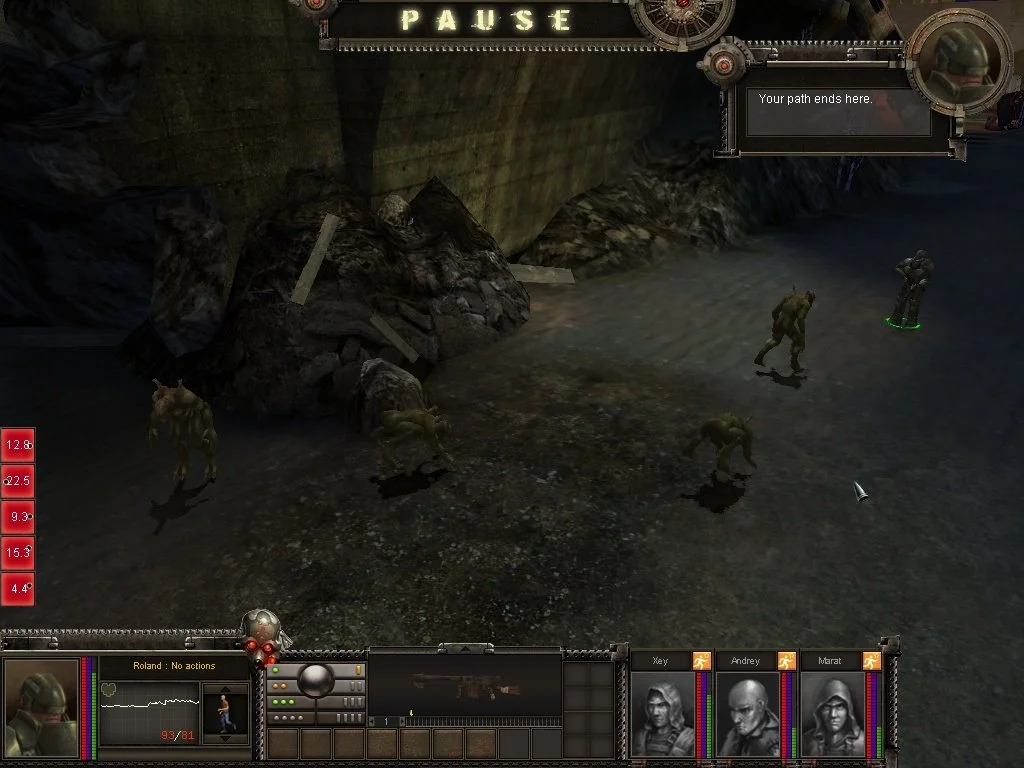Screen dimensions: 1024x768
Task: Choose the two orange lights fire mode row
Action: coord(285,686)
